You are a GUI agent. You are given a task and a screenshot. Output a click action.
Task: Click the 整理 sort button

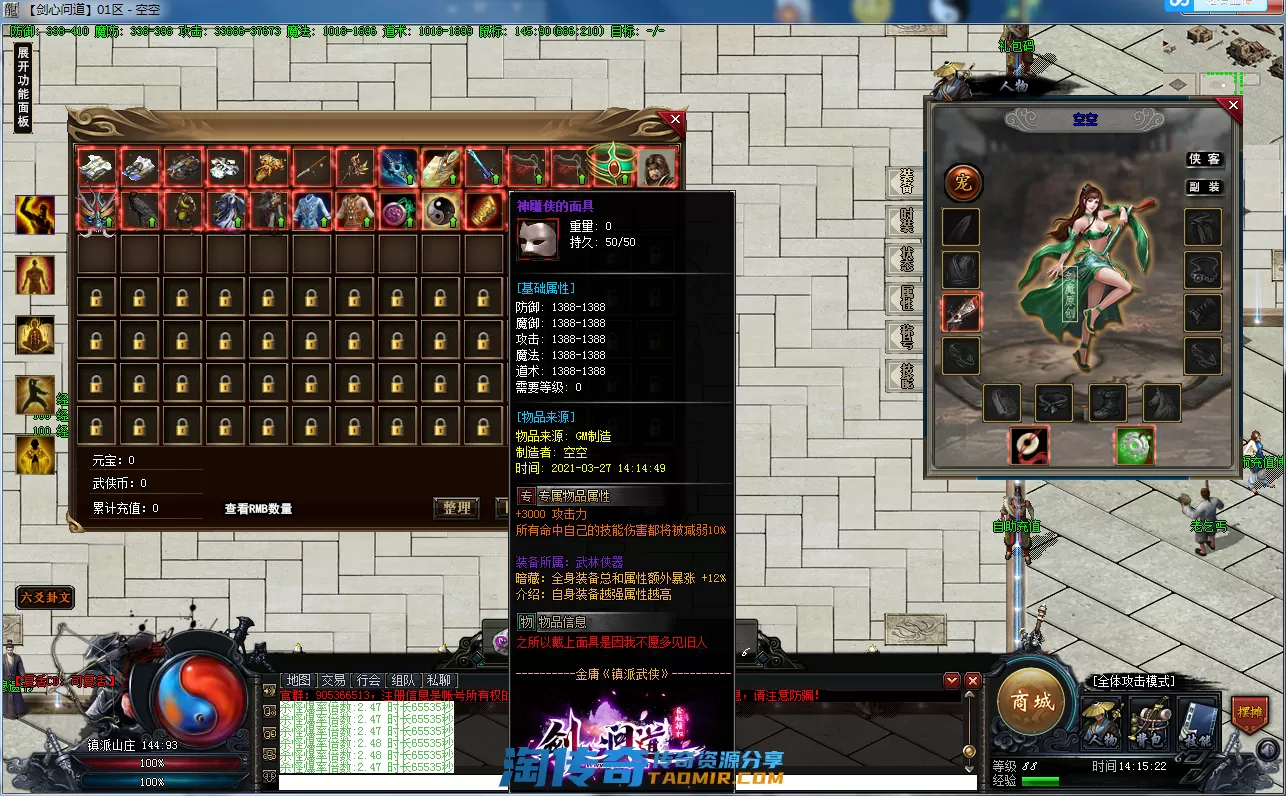pos(456,508)
